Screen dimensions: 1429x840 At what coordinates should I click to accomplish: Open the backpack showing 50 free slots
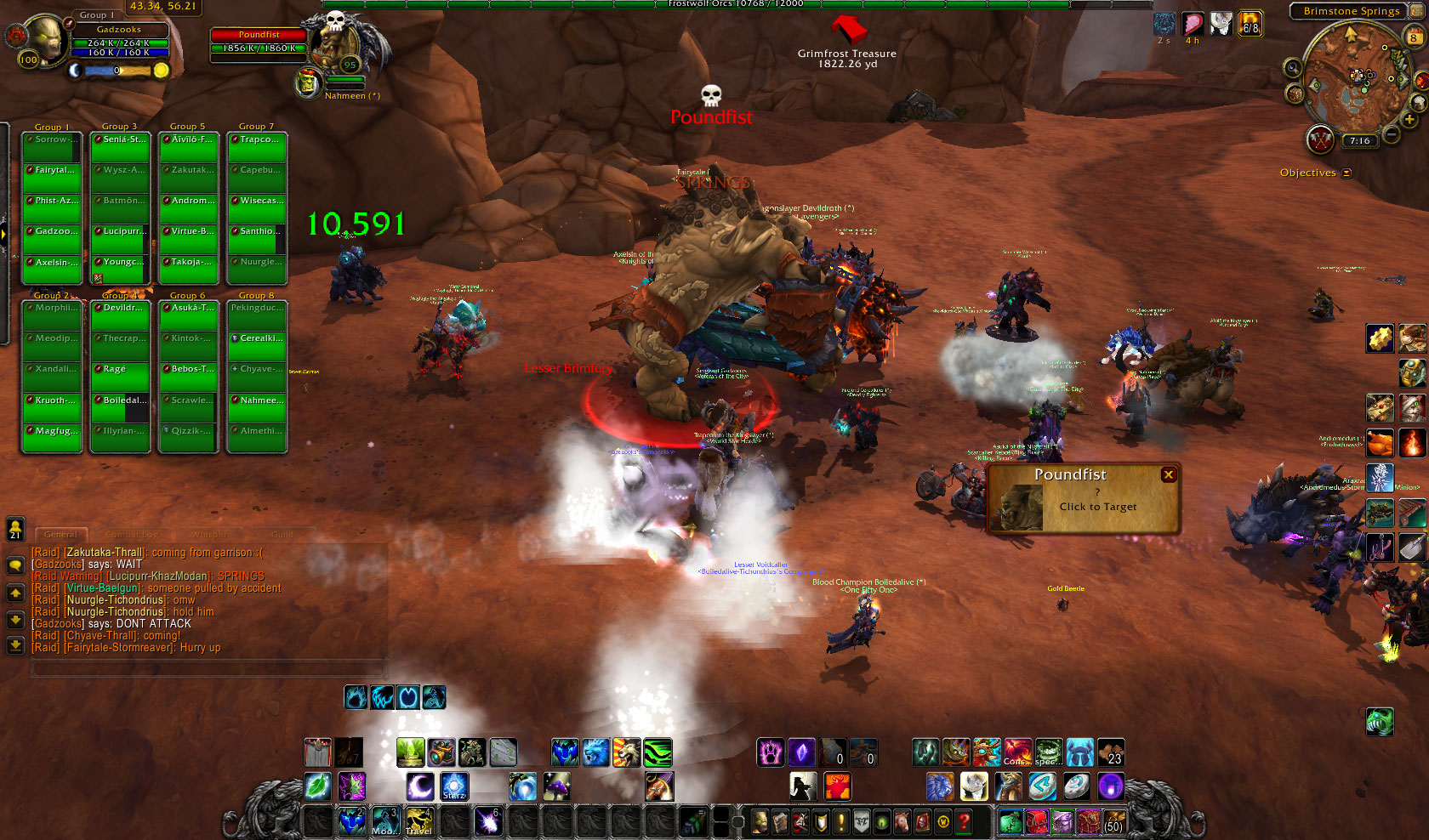coord(1113,821)
